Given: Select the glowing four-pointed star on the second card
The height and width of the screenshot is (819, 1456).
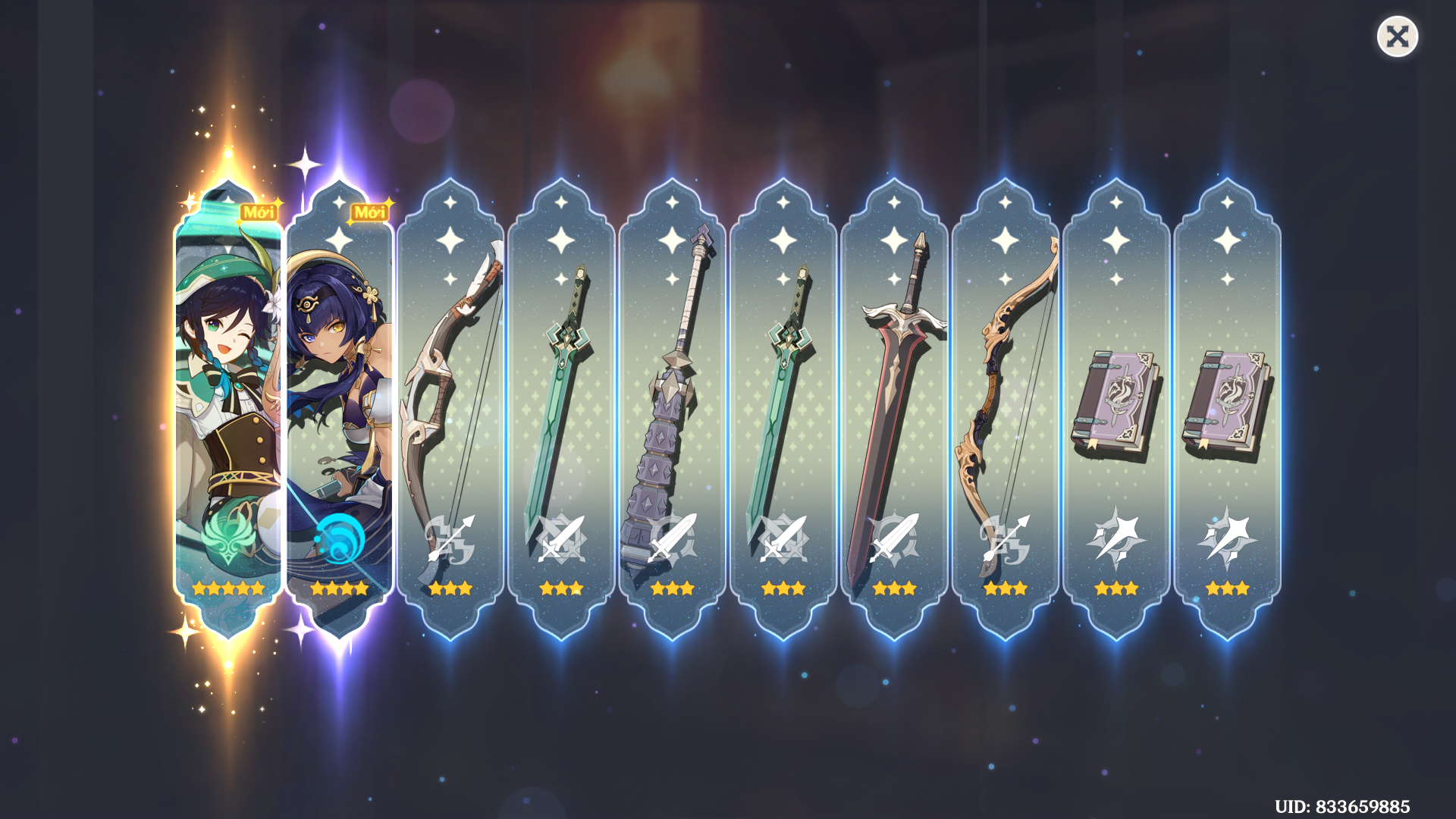Looking at the screenshot, I should coord(337,203).
